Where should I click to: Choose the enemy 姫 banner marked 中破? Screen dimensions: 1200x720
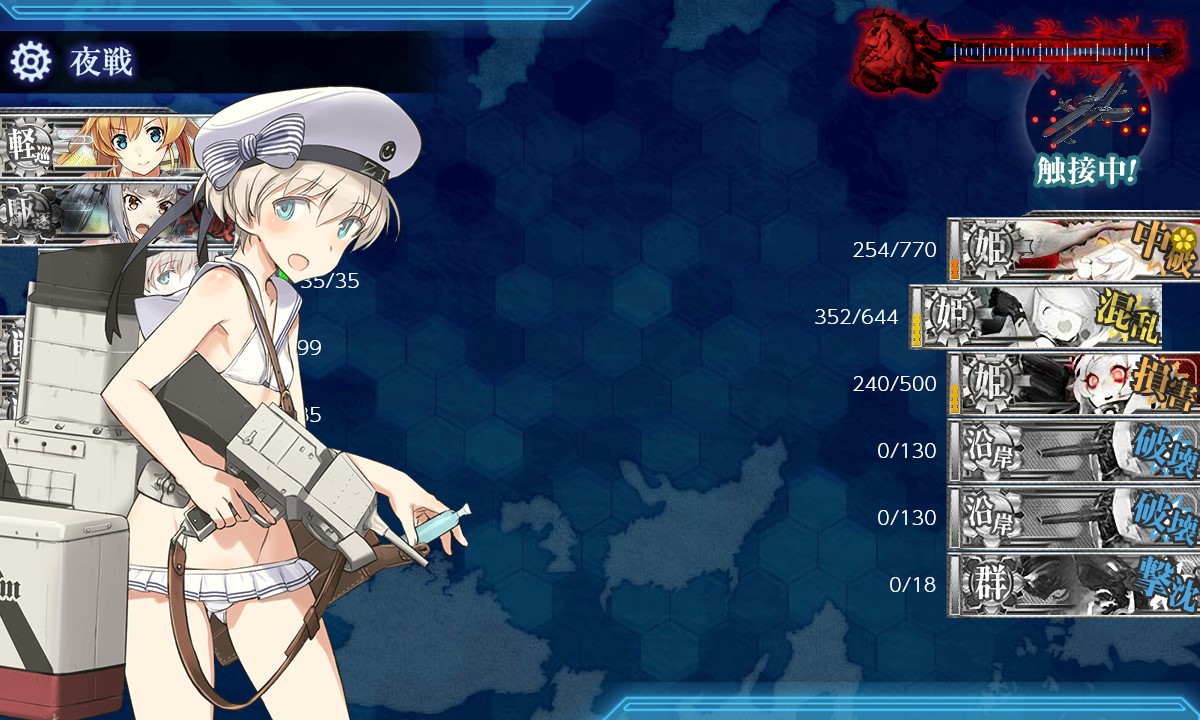1074,249
